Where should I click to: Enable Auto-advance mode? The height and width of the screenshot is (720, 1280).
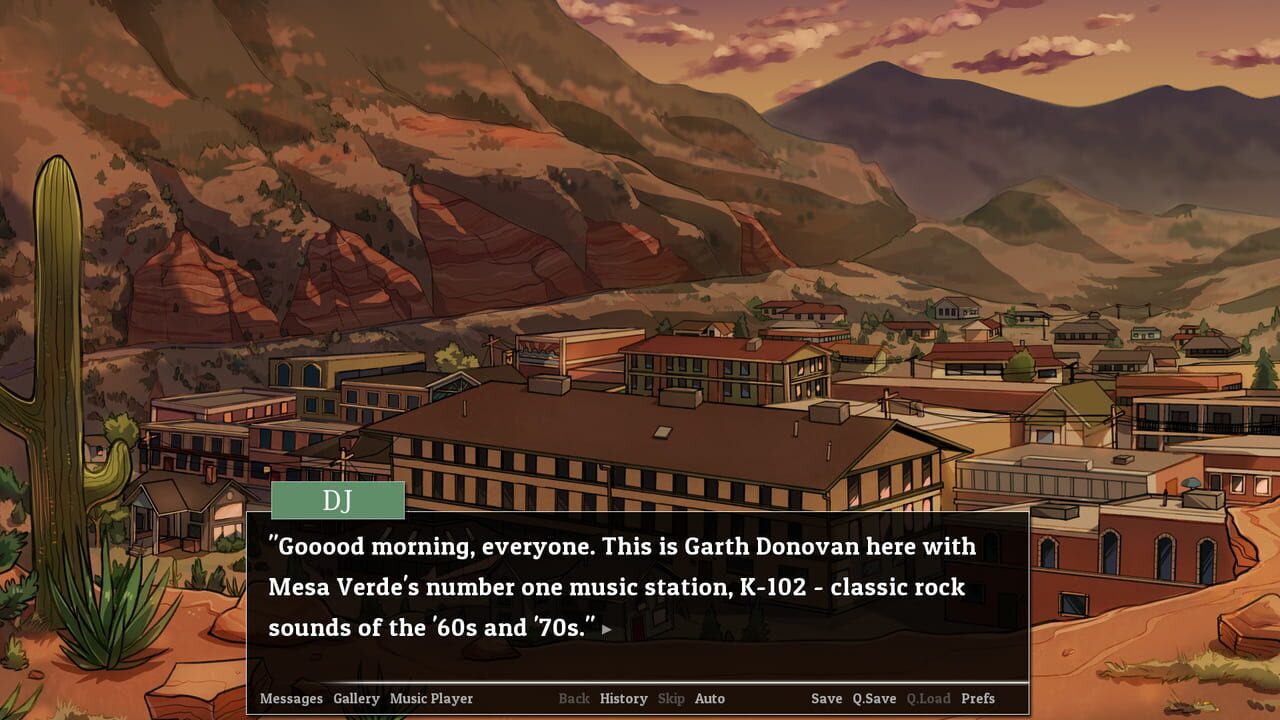pos(710,699)
